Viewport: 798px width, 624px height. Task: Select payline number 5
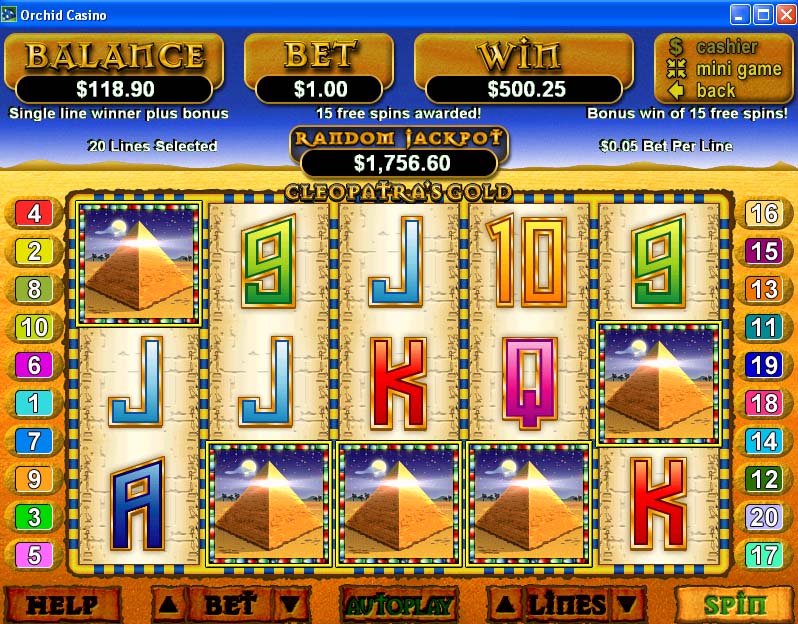pyautogui.click(x=33, y=555)
